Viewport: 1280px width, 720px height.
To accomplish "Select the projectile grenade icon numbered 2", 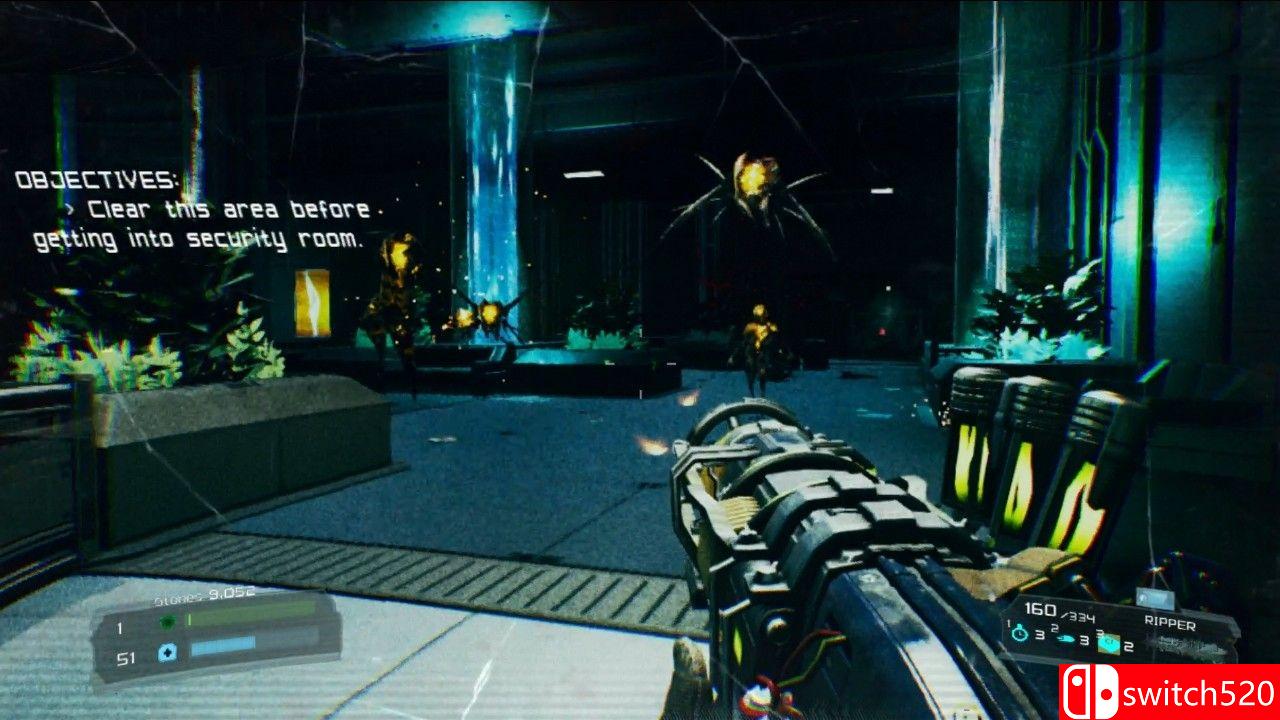I will [x=1065, y=638].
